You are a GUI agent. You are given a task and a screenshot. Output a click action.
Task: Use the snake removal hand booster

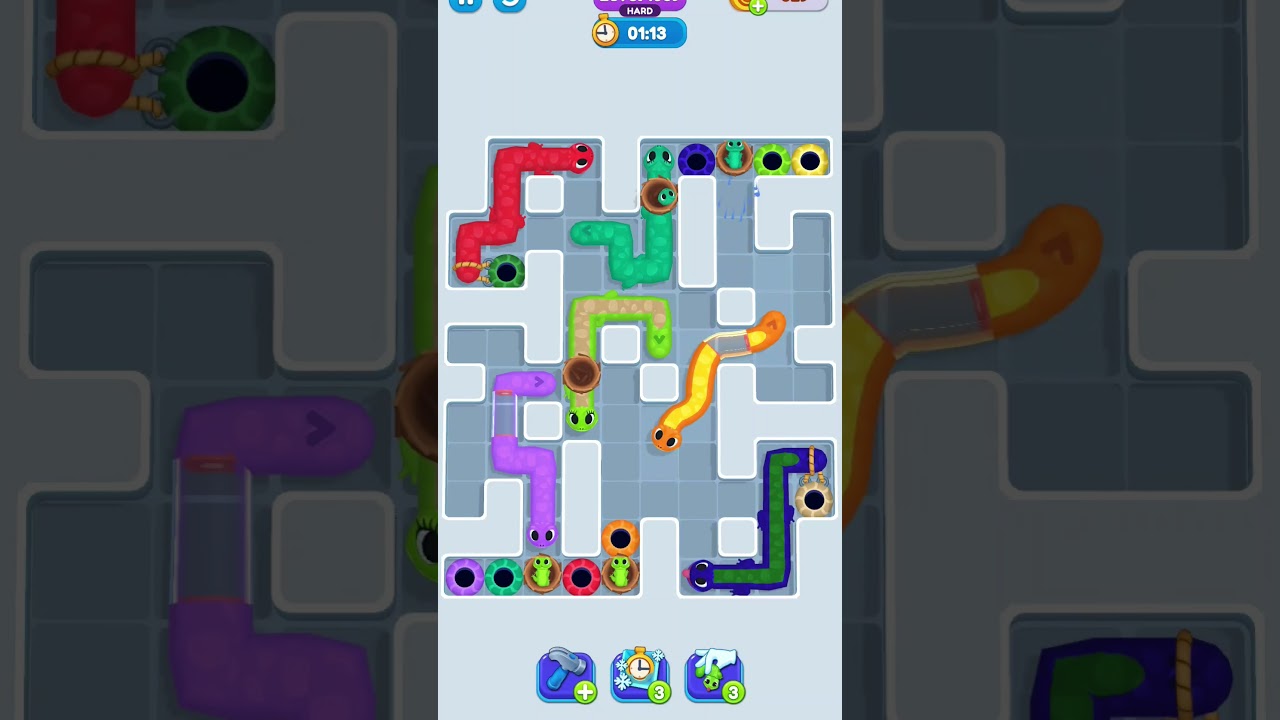[x=714, y=676]
